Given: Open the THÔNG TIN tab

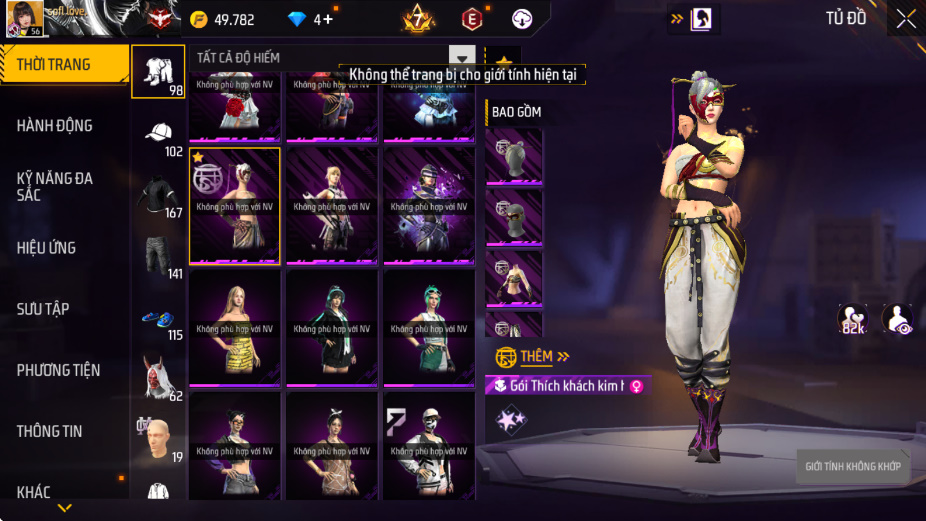Looking at the screenshot, I should pyautogui.click(x=49, y=431).
